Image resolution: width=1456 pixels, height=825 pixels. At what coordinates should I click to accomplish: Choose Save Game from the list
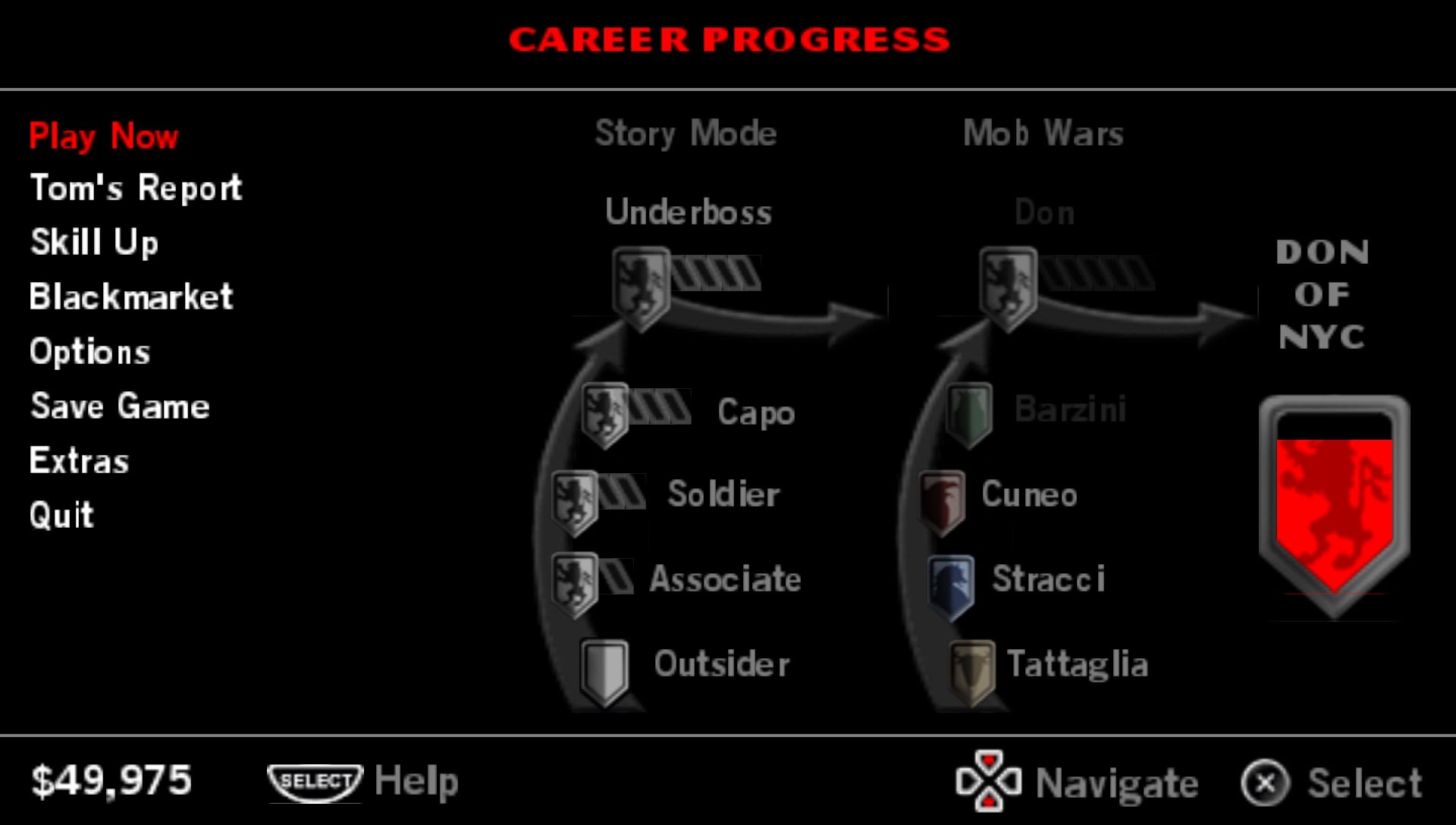[119, 406]
